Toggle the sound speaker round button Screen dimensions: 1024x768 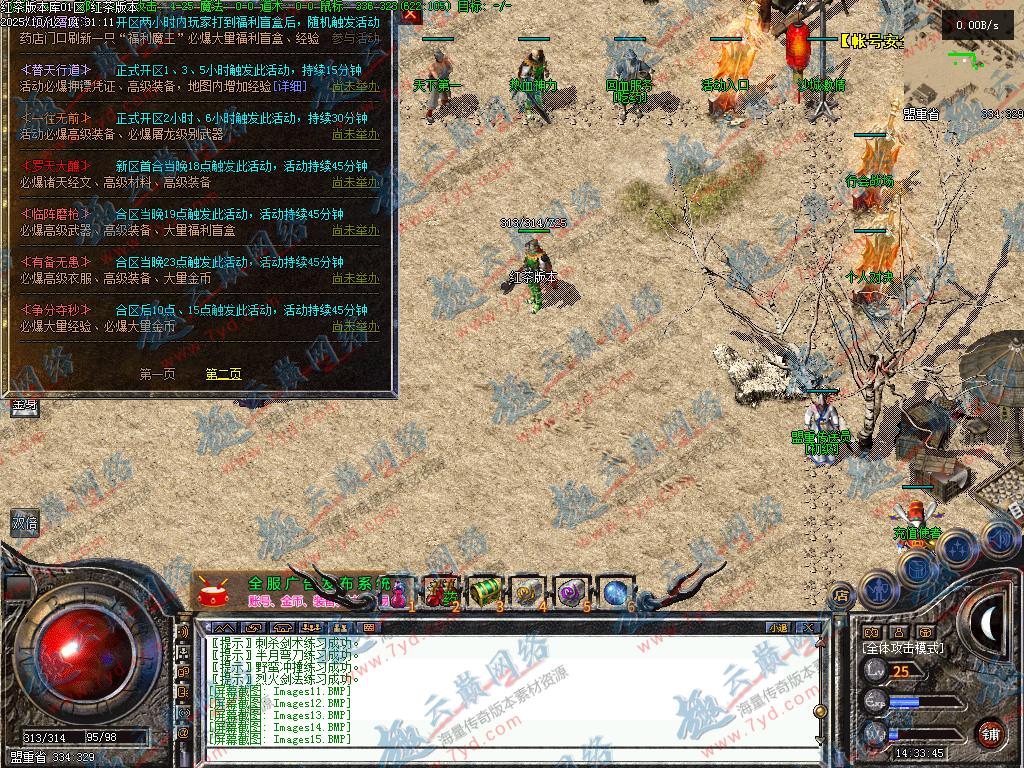998,537
